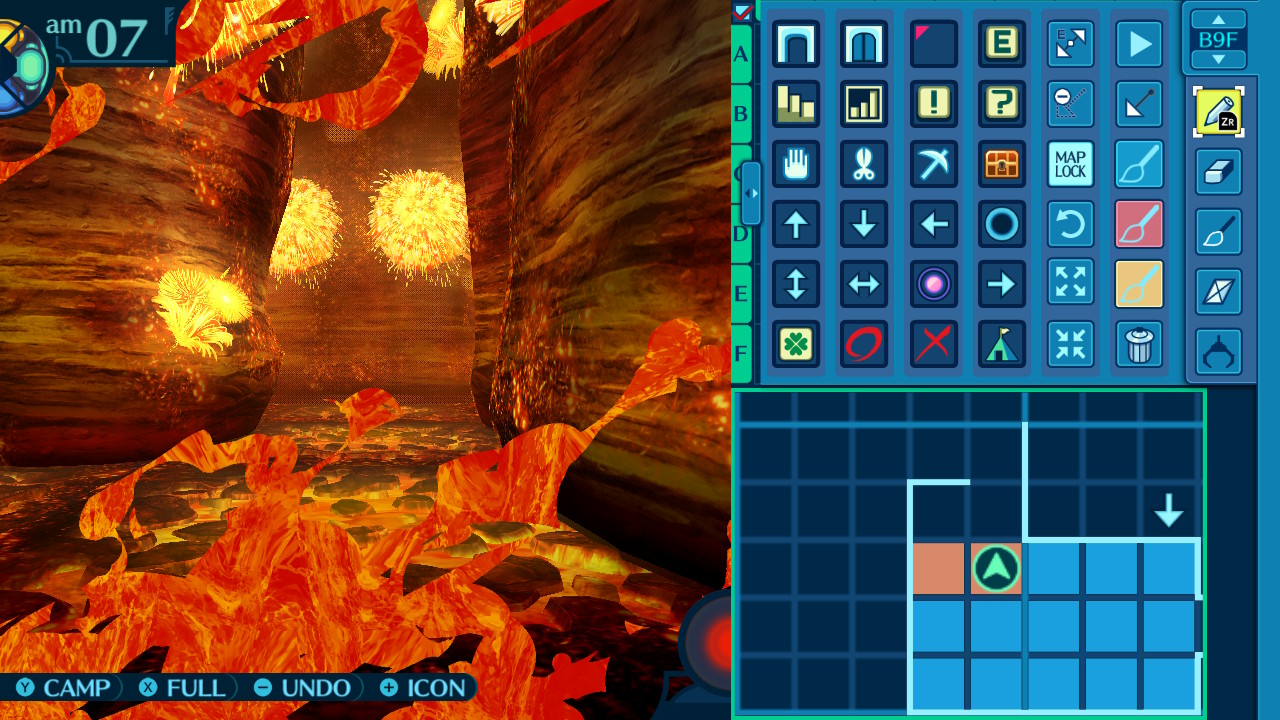Select the question mark icon
The image size is (1280, 720).
pos(1002,104)
